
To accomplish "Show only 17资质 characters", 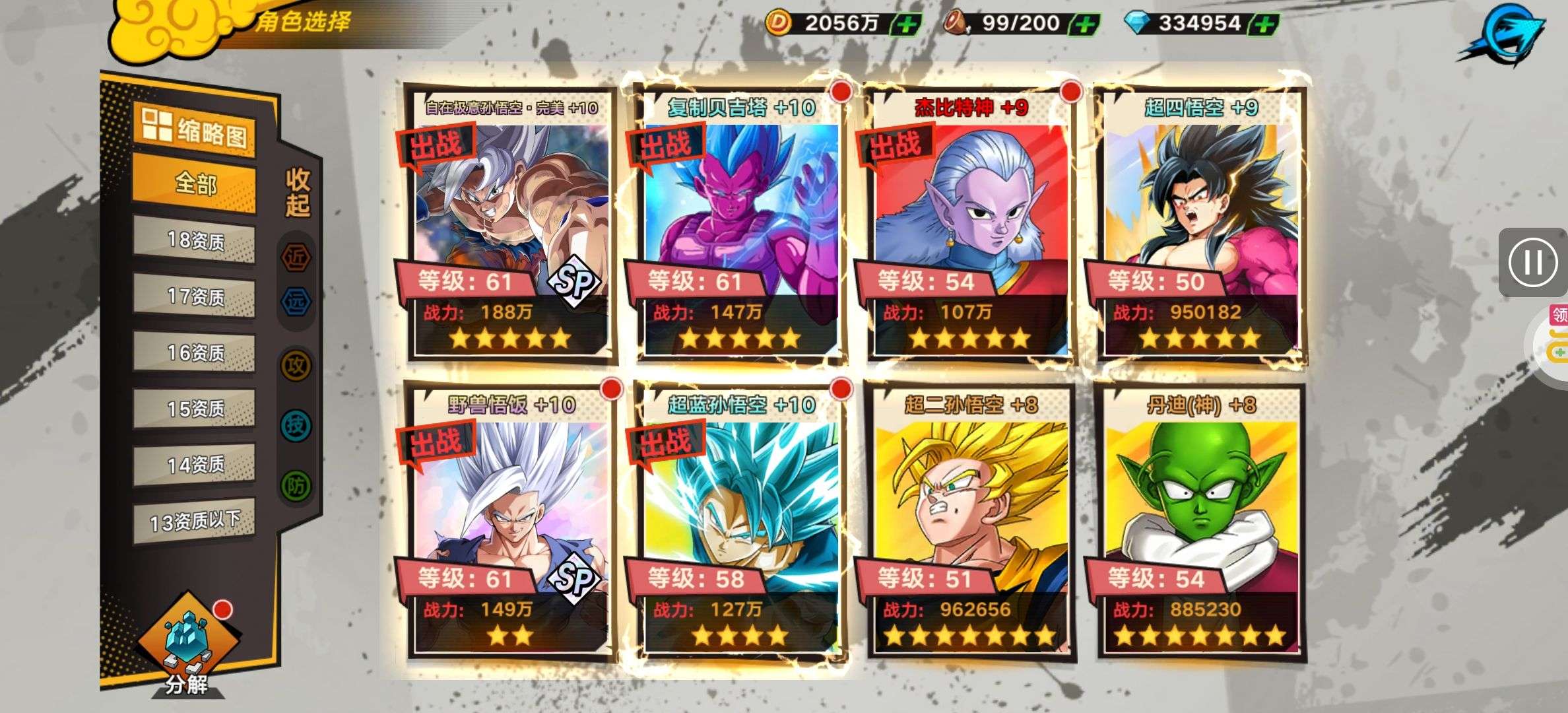I will click(195, 296).
